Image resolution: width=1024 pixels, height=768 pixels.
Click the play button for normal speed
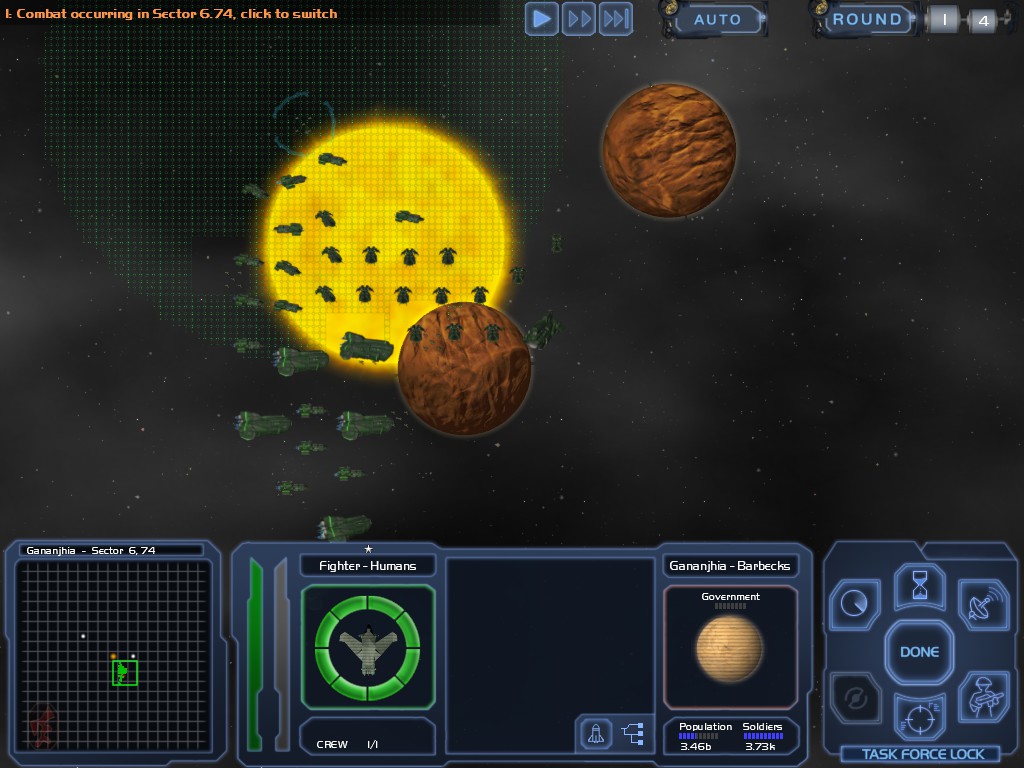pyautogui.click(x=542, y=19)
